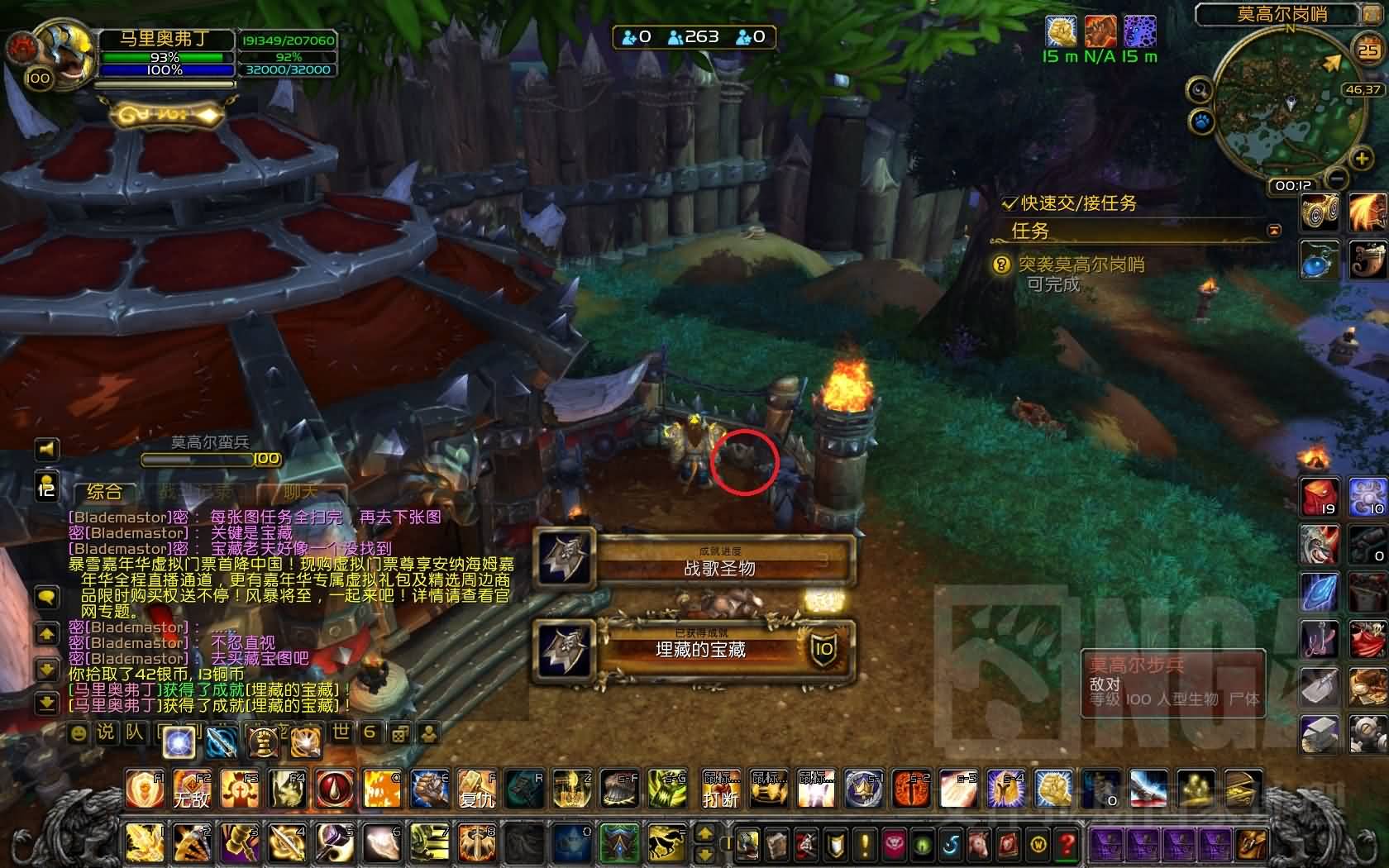This screenshot has height=868, width=1389.
Task: Select the 说 say channel button
Action: 106,732
